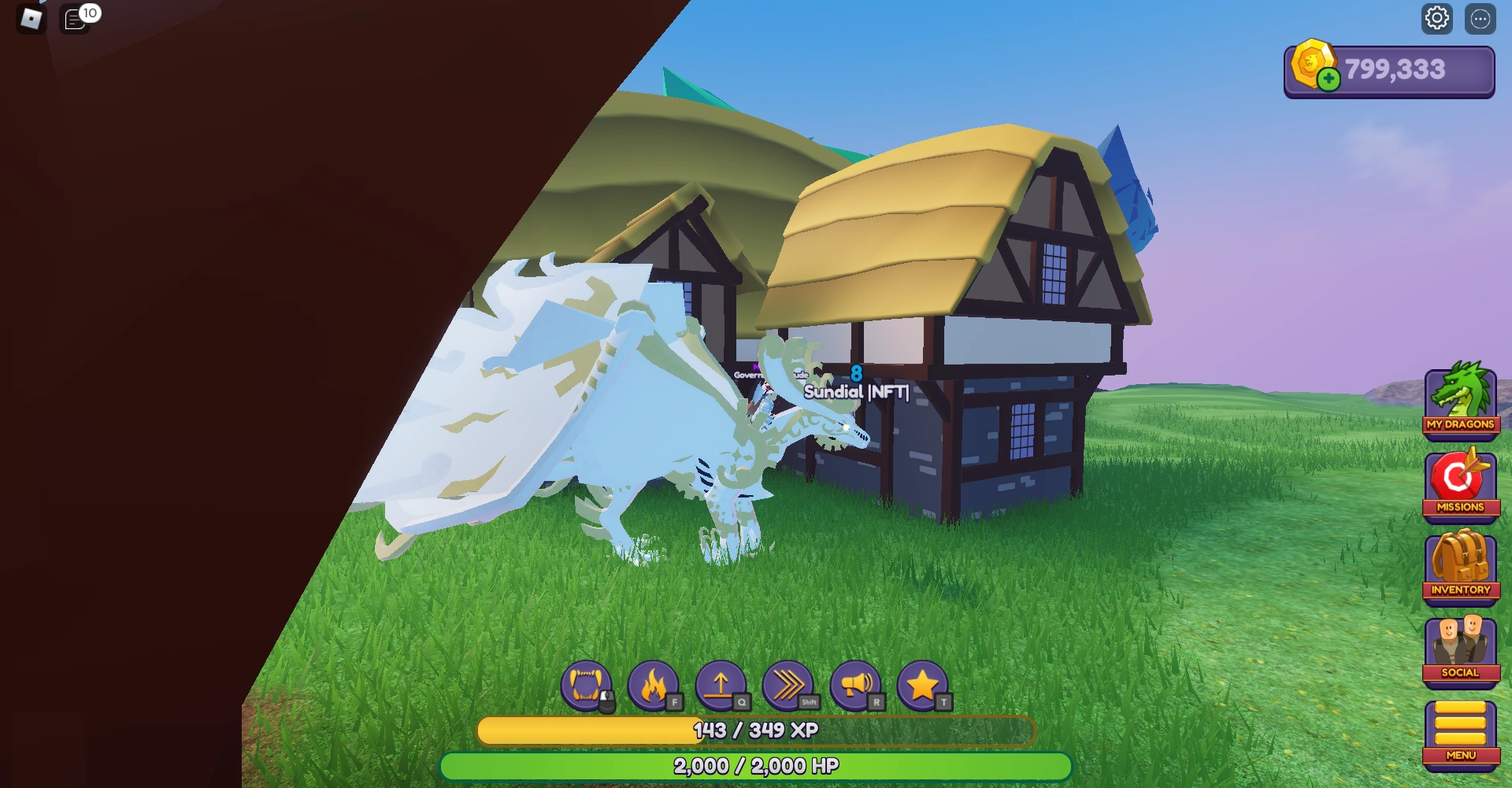Viewport: 1512px width, 788px height.
Task: Click the green HP bar
Action: click(756, 764)
